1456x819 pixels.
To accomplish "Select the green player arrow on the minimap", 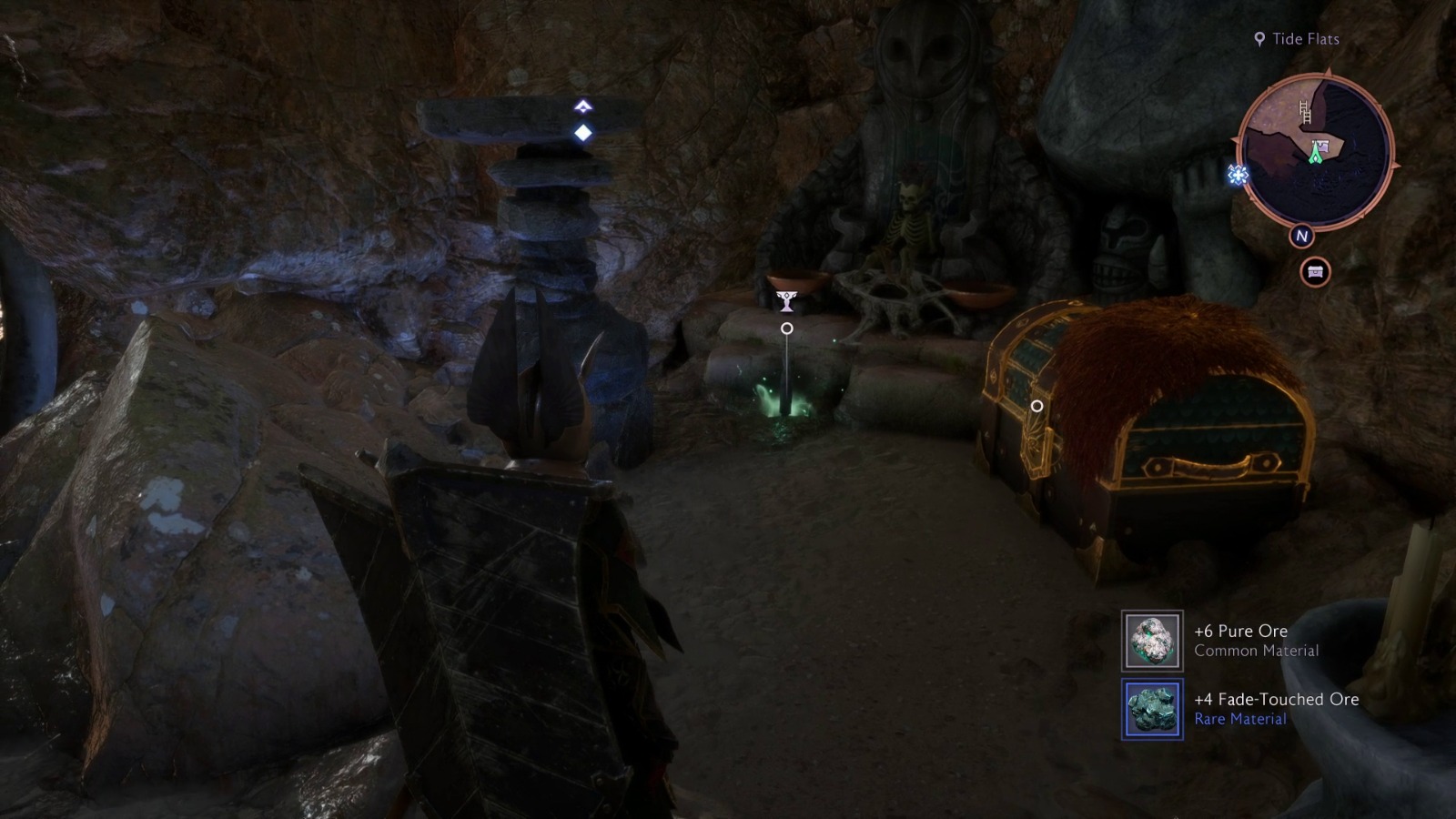I will point(1316,157).
